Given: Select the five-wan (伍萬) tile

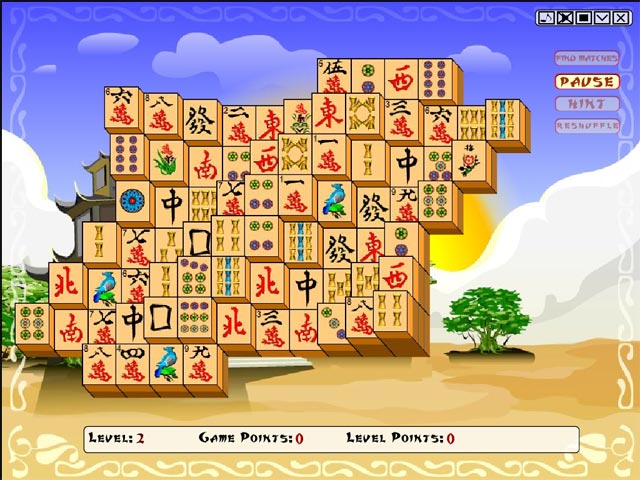Looking at the screenshot, I should [x=333, y=77].
